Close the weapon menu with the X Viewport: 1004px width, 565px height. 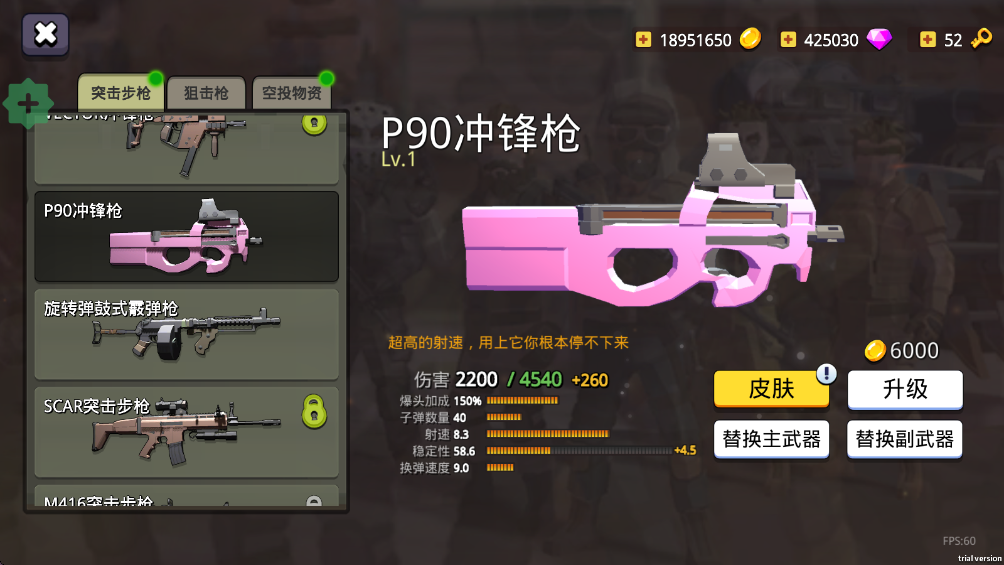(x=45, y=34)
